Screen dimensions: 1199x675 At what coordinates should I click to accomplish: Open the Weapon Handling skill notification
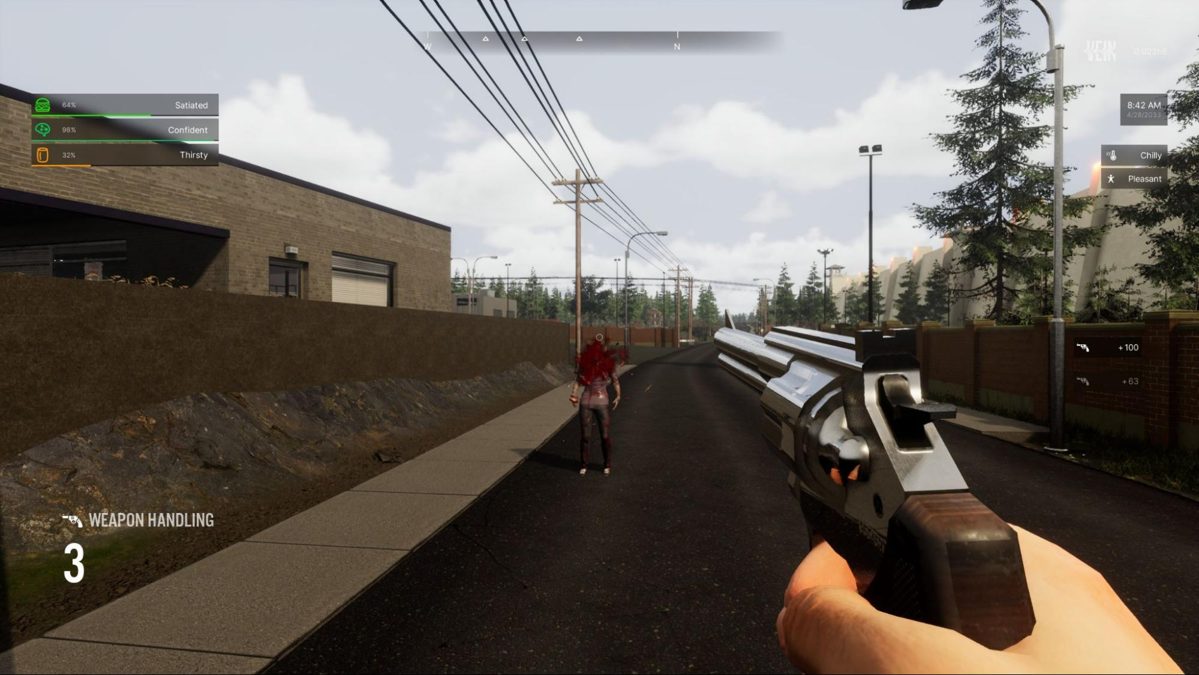pos(138,520)
